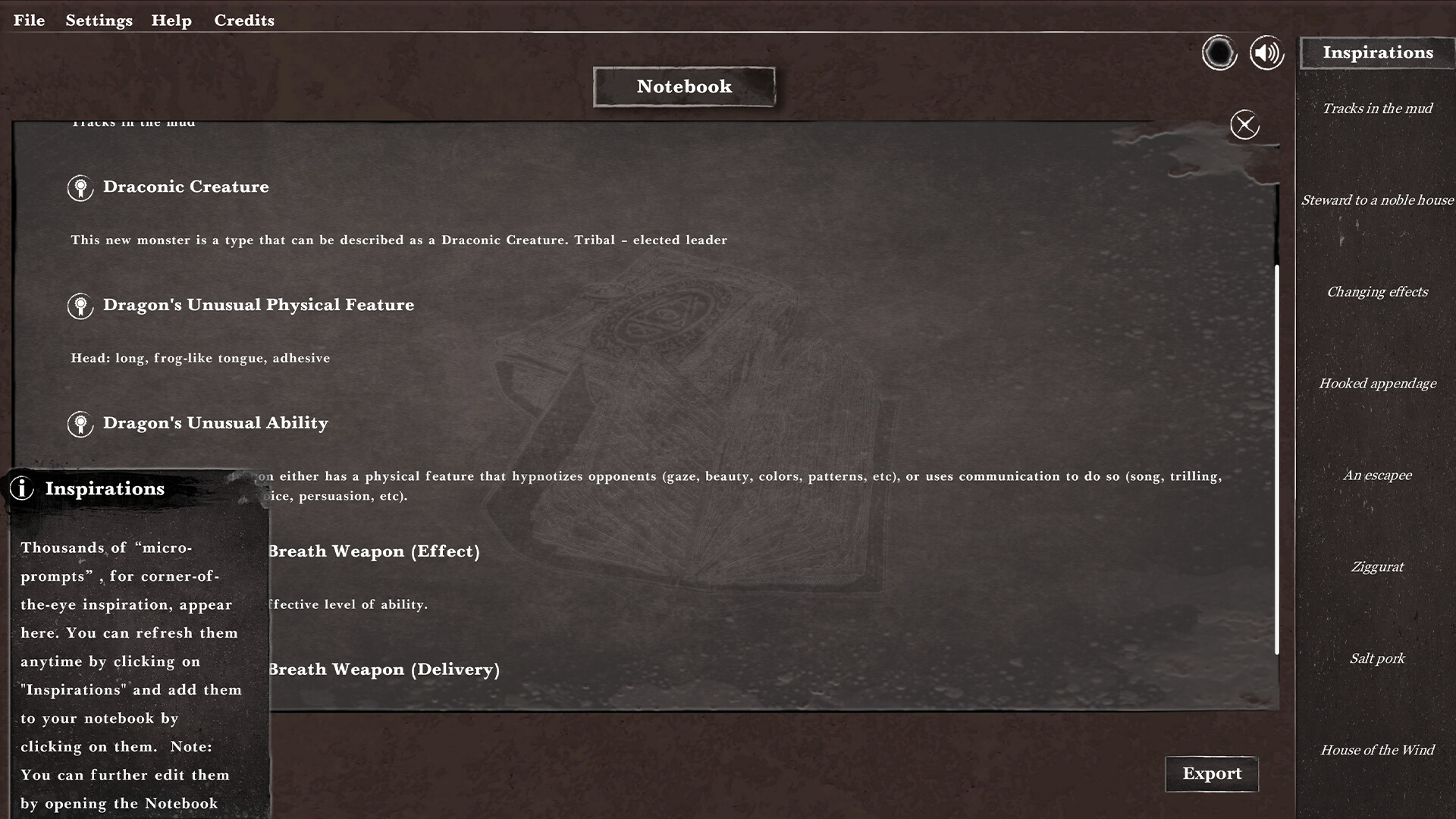
Task: Add 'Hooked appendage' to the notebook
Action: [x=1377, y=384]
